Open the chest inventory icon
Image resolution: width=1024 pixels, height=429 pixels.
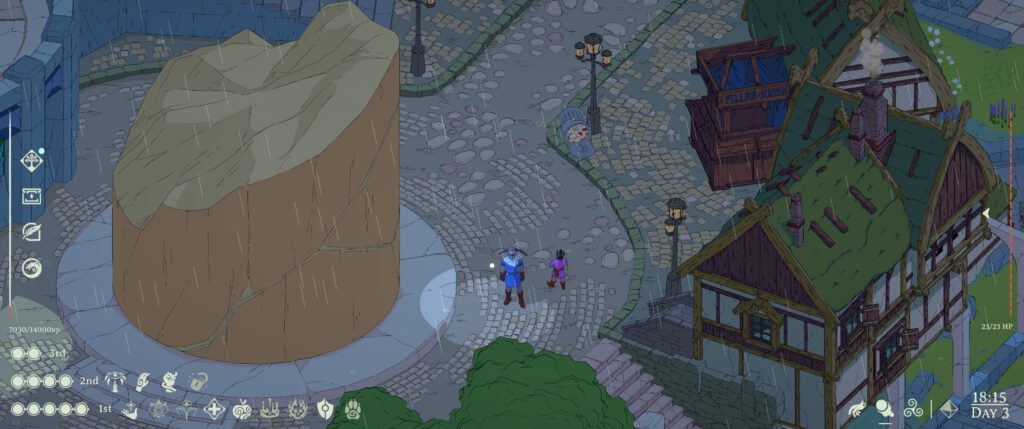(x=33, y=196)
